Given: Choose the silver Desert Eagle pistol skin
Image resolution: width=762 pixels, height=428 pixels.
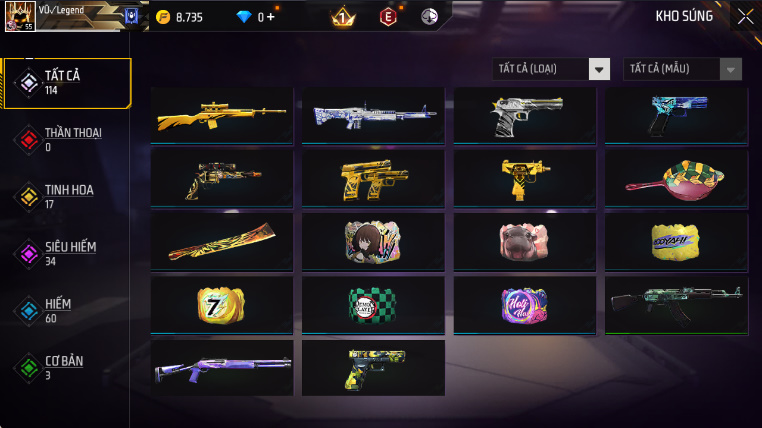Looking at the screenshot, I should coord(525,117).
